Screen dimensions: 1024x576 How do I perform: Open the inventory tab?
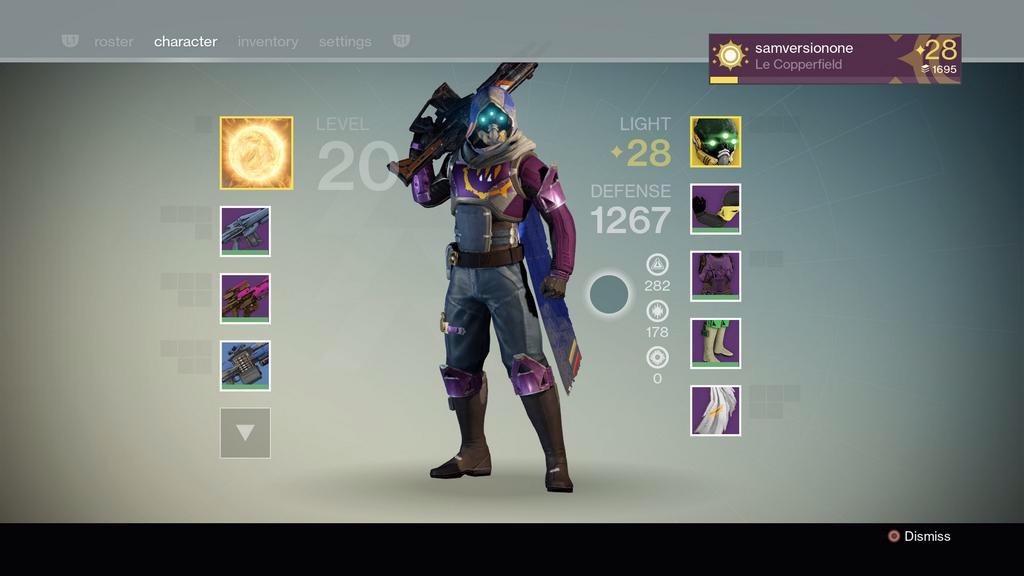pos(268,42)
